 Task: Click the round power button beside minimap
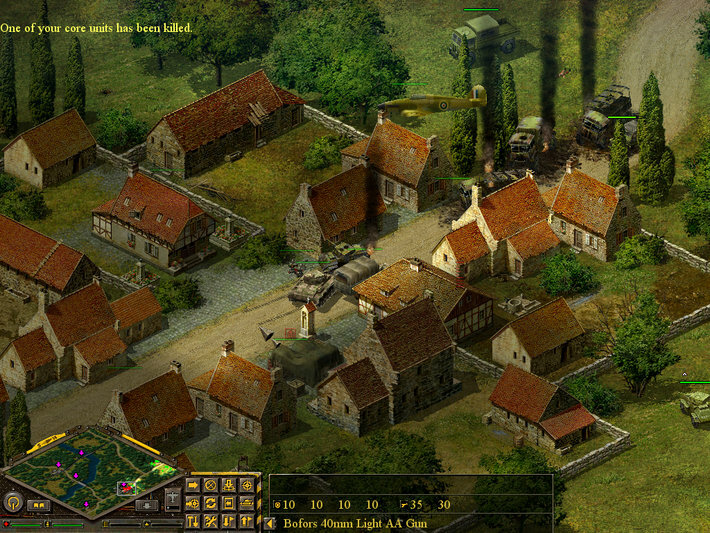point(14,502)
